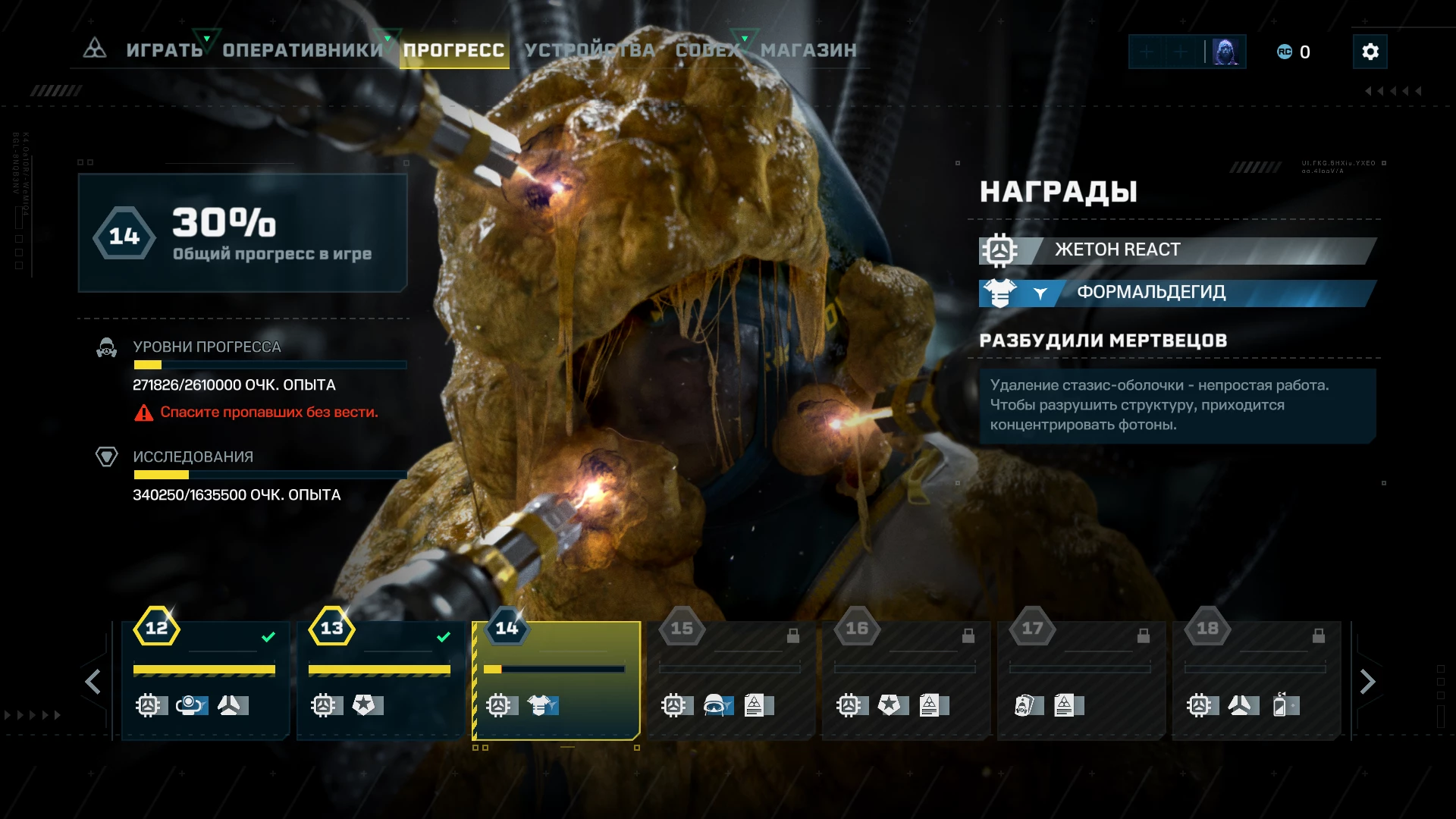View the locked level 15 tile
This screenshot has width=1456, height=819.
pos(731,680)
